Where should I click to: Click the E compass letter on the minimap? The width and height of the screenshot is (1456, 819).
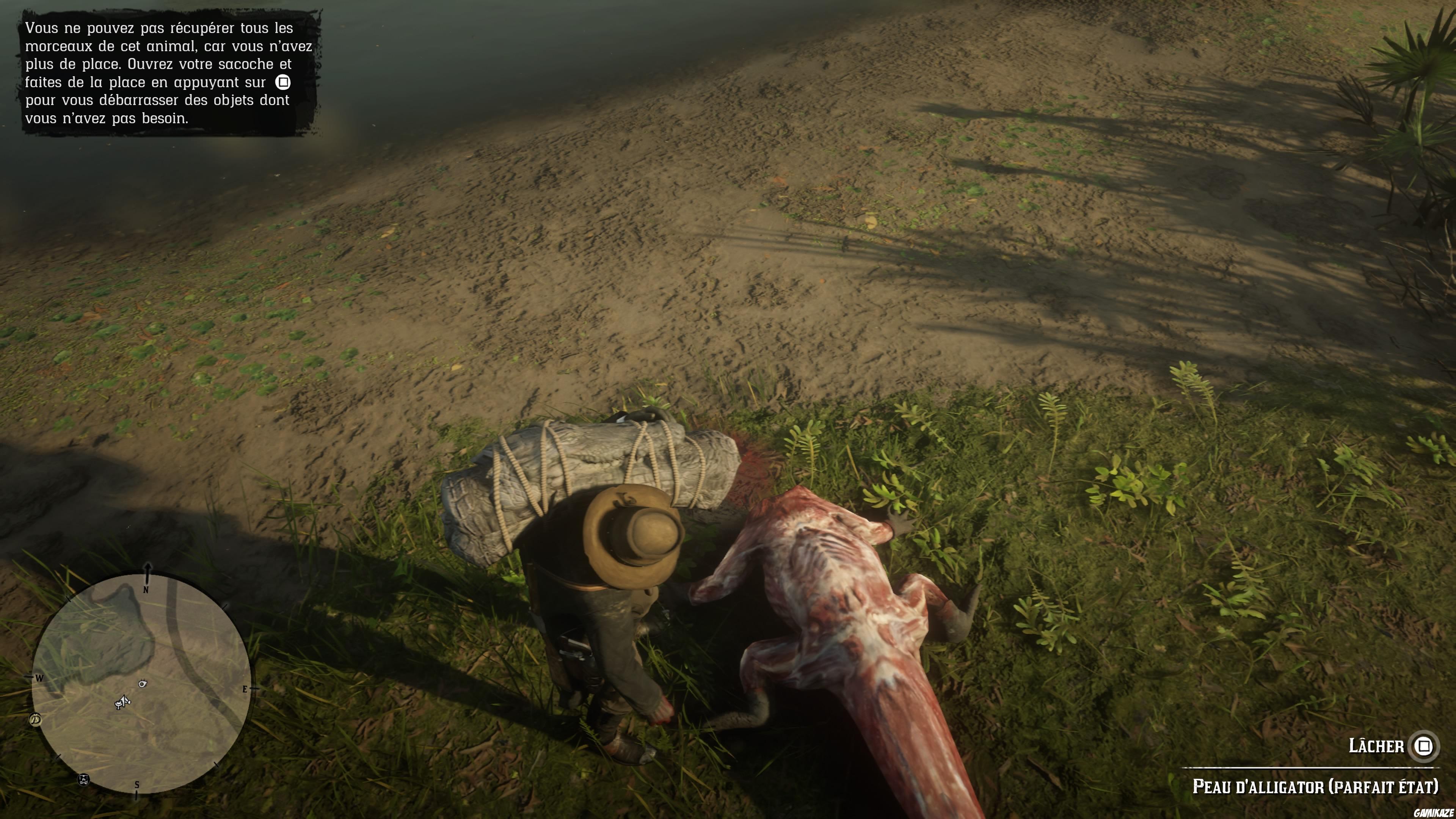[x=245, y=689]
